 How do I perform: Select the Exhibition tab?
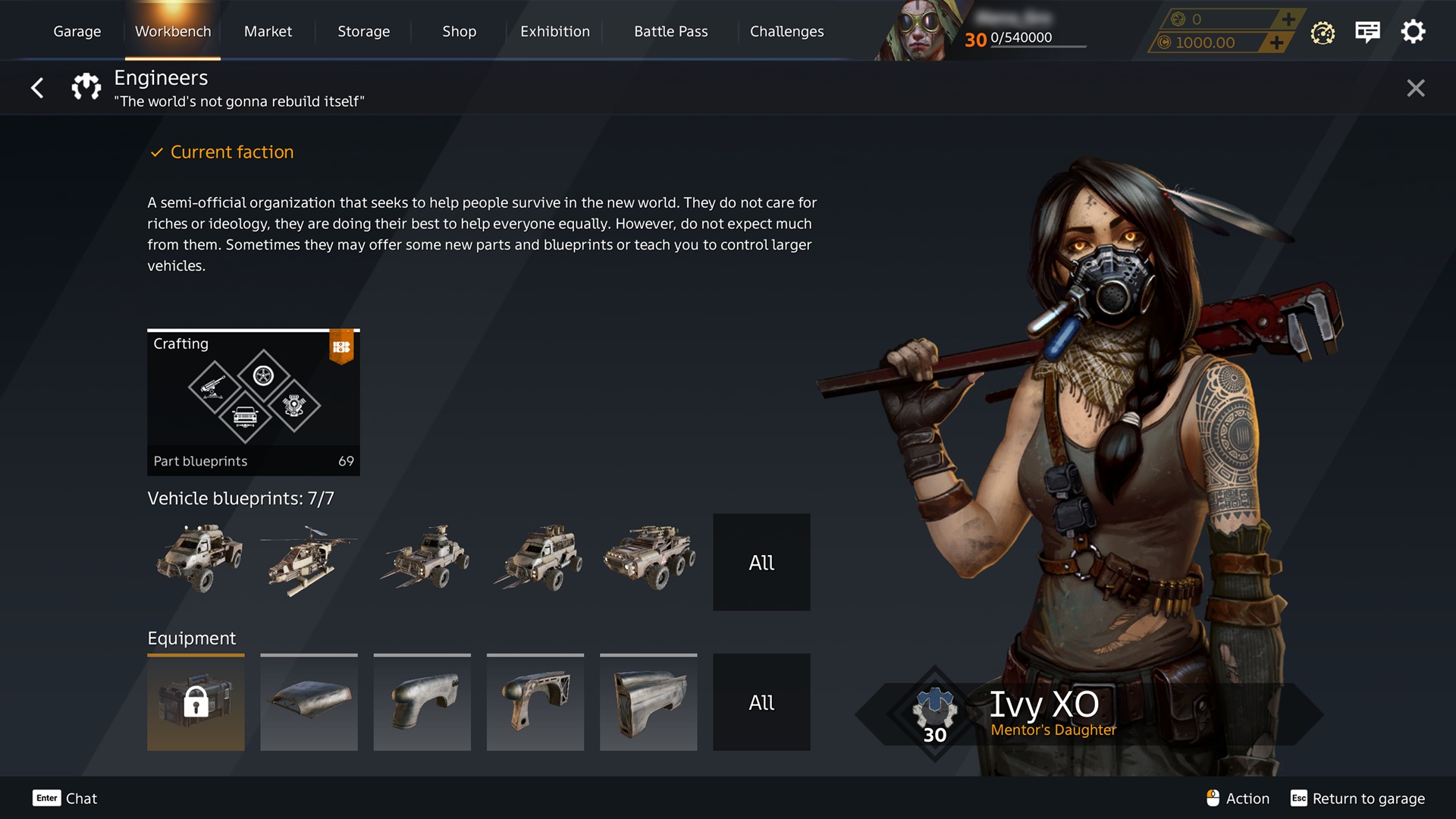pyautogui.click(x=554, y=31)
